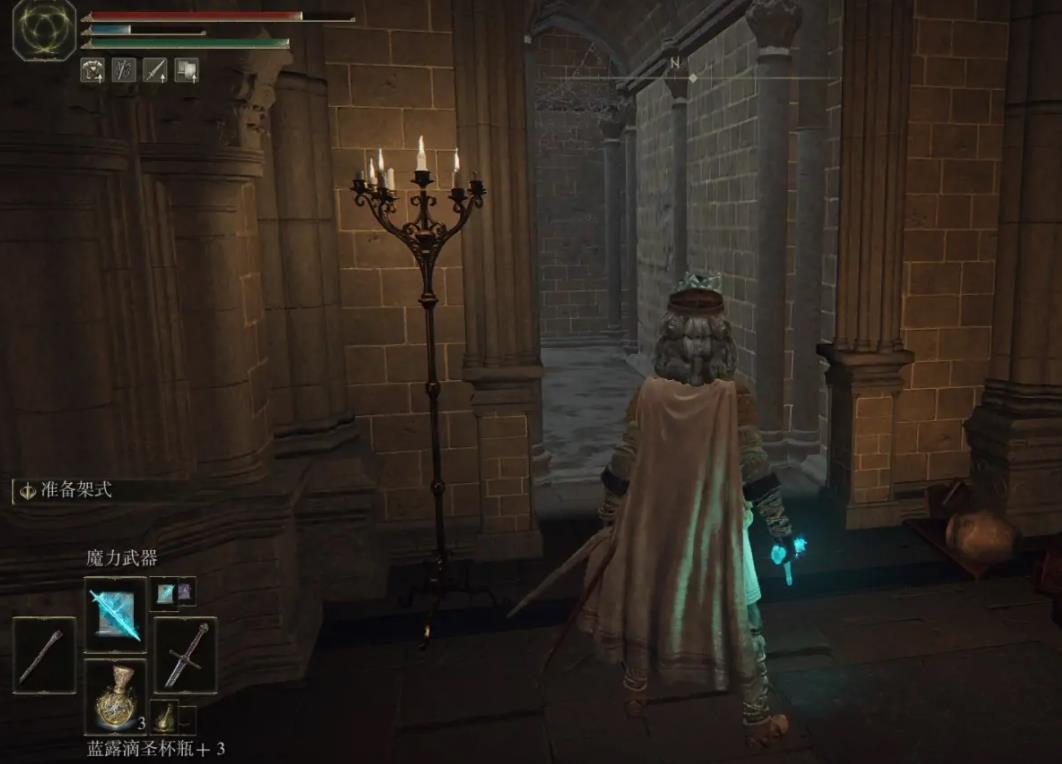Select the sword in the right-hand slot
This screenshot has height=764, width=1062.
point(185,655)
